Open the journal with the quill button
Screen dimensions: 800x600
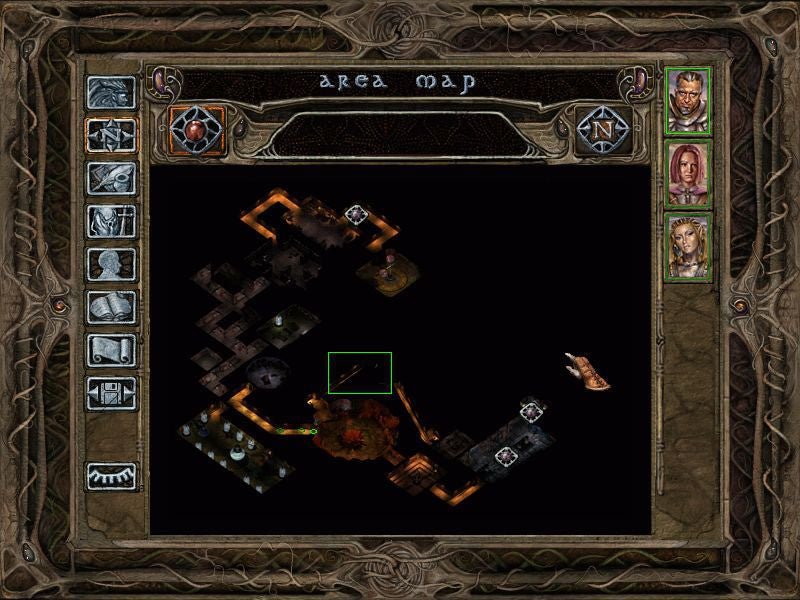pos(111,178)
